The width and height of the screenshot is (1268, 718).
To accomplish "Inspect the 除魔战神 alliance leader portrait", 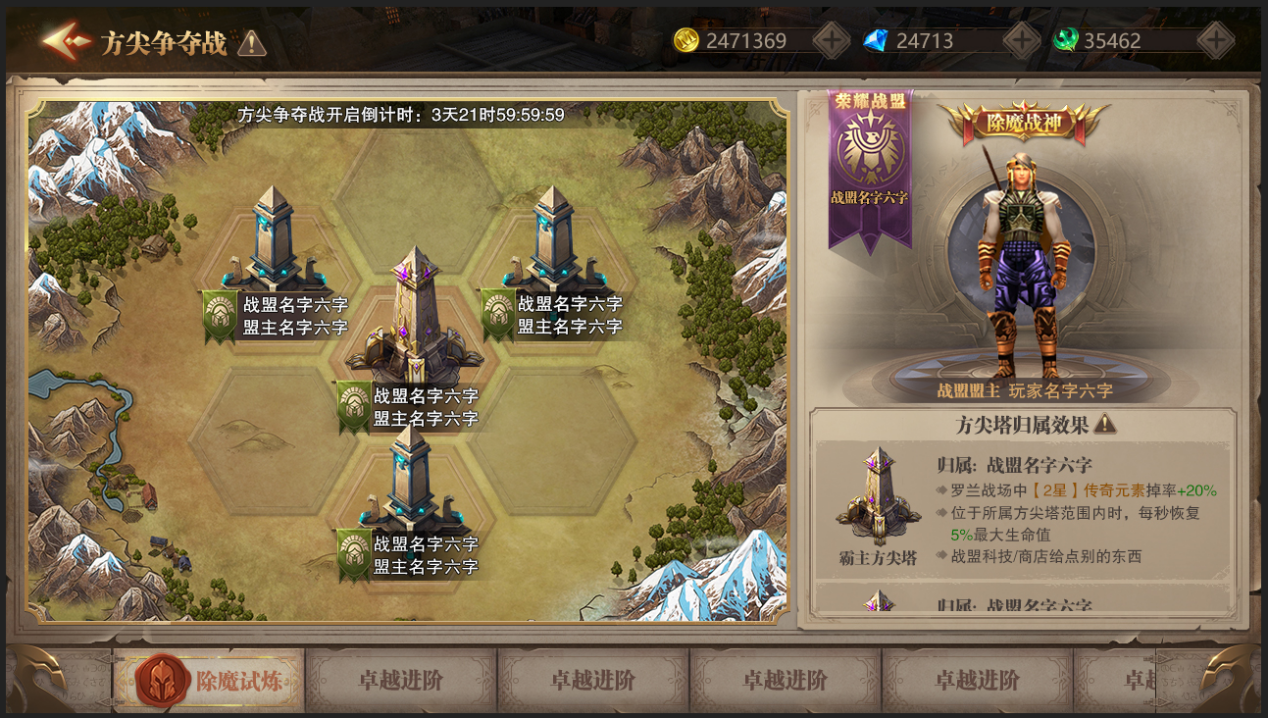I will [x=1021, y=260].
